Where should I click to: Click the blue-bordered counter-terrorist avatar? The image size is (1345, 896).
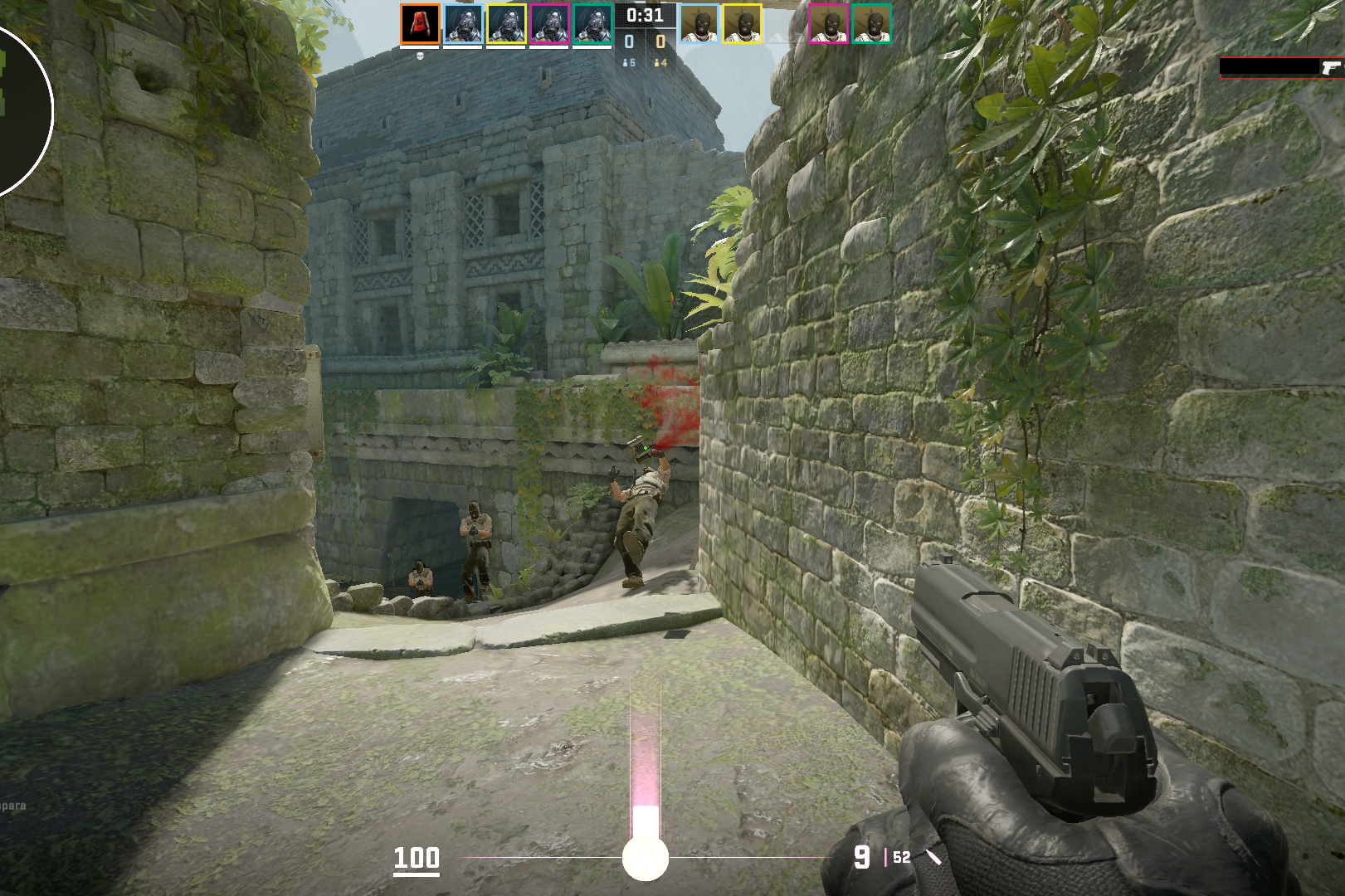(463, 24)
